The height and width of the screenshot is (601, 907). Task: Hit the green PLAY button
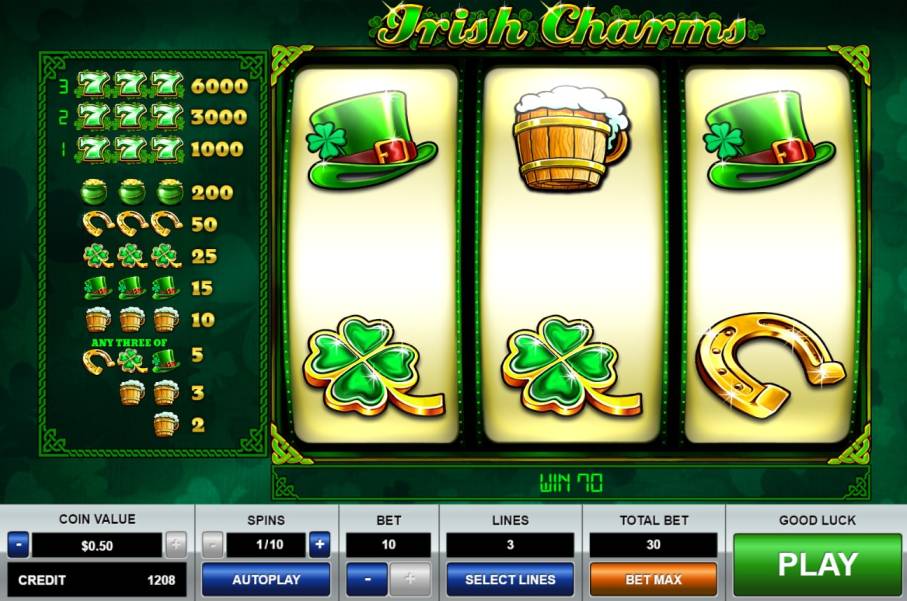(x=816, y=565)
